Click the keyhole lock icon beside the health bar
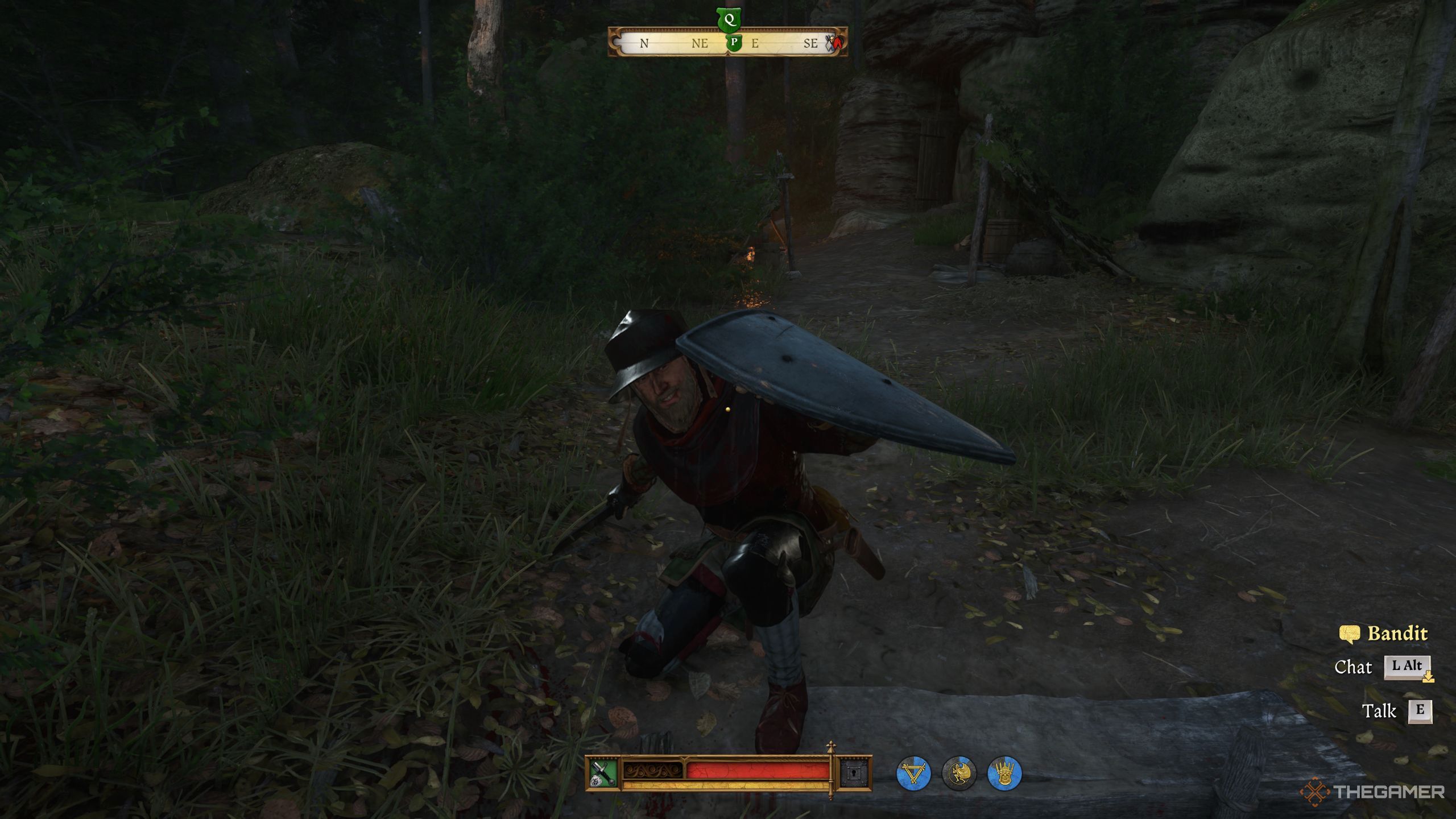The height and width of the screenshot is (819, 1456). (x=855, y=772)
